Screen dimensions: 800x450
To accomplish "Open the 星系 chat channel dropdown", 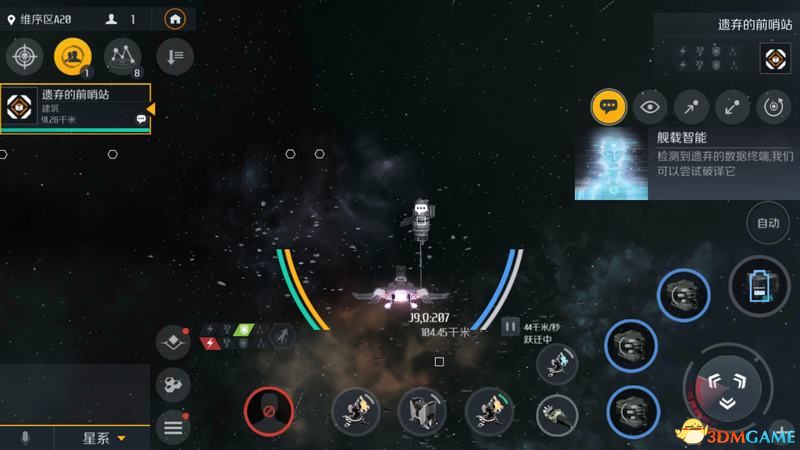I will click(x=104, y=438).
